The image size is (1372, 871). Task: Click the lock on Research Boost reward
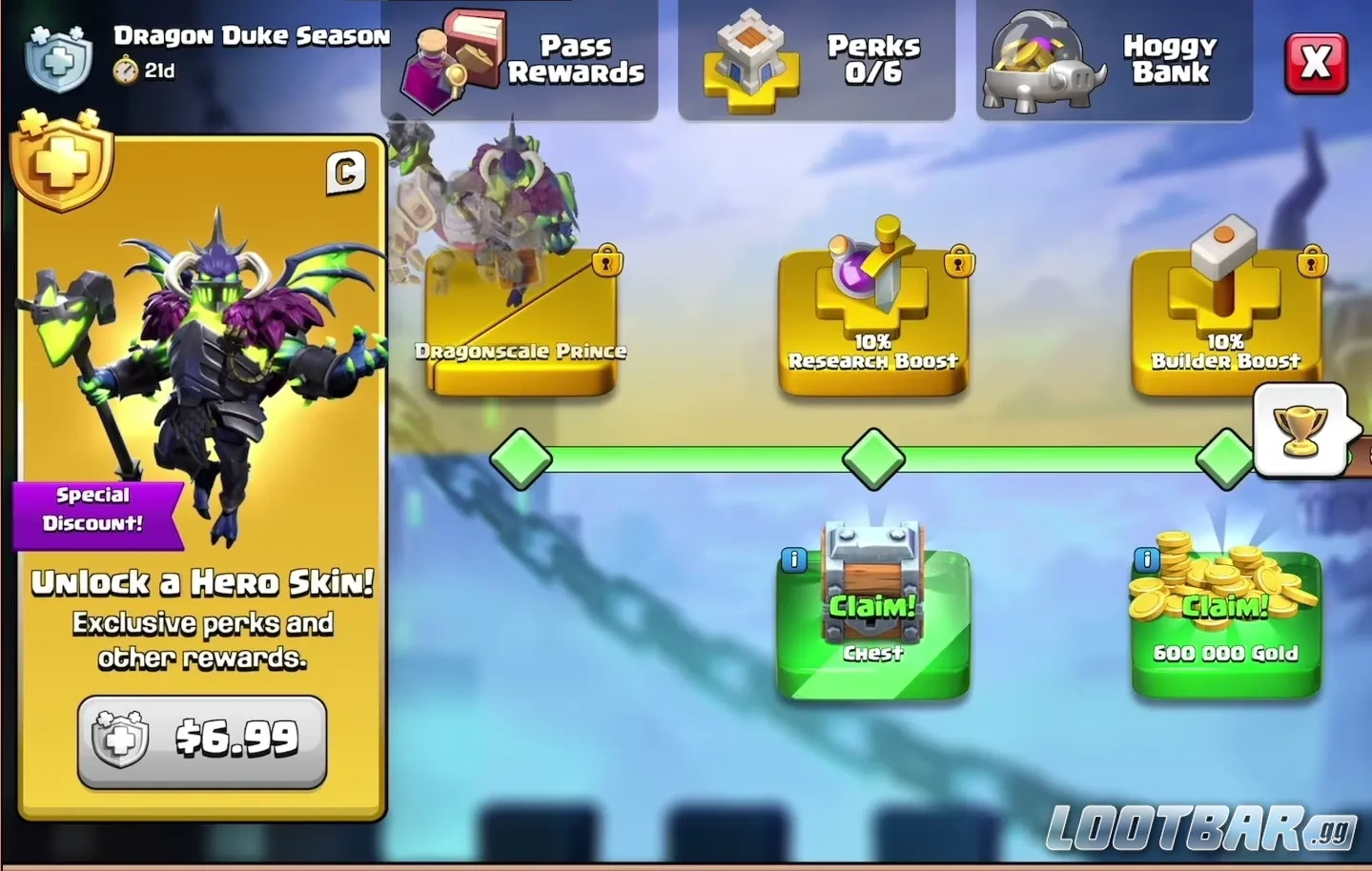coord(960,262)
